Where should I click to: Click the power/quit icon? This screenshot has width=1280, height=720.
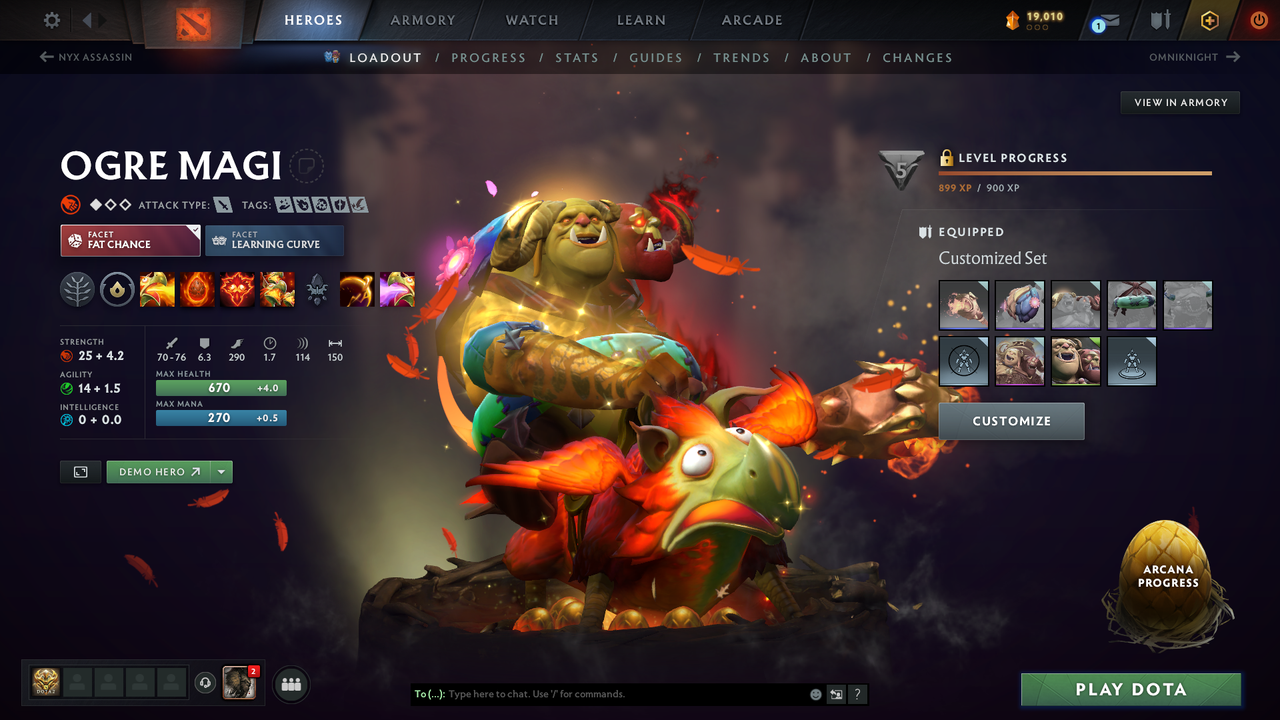tap(1257, 20)
